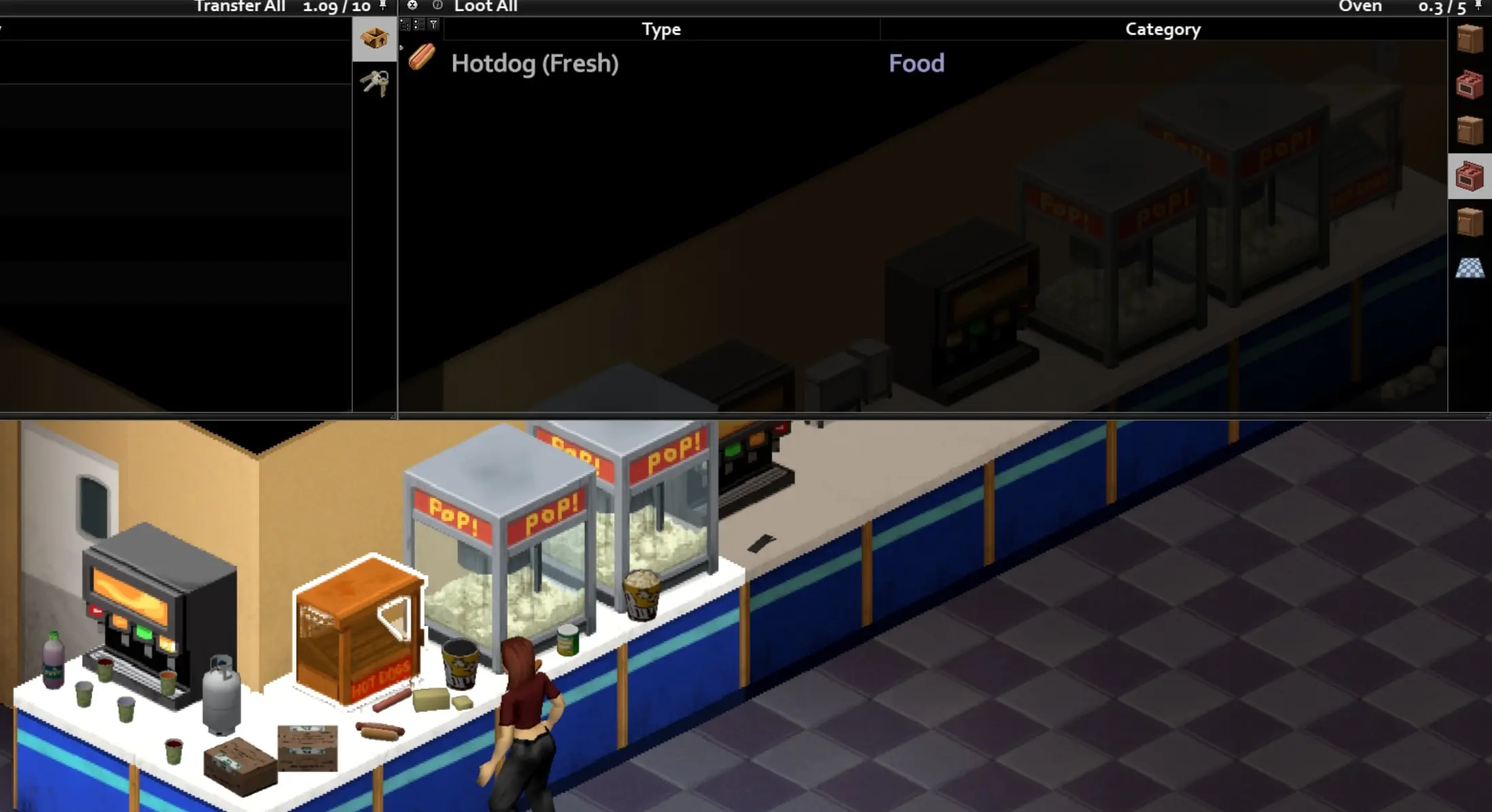1492x812 pixels.
Task: Pin the Oven loot panel
Action: point(1478,5)
